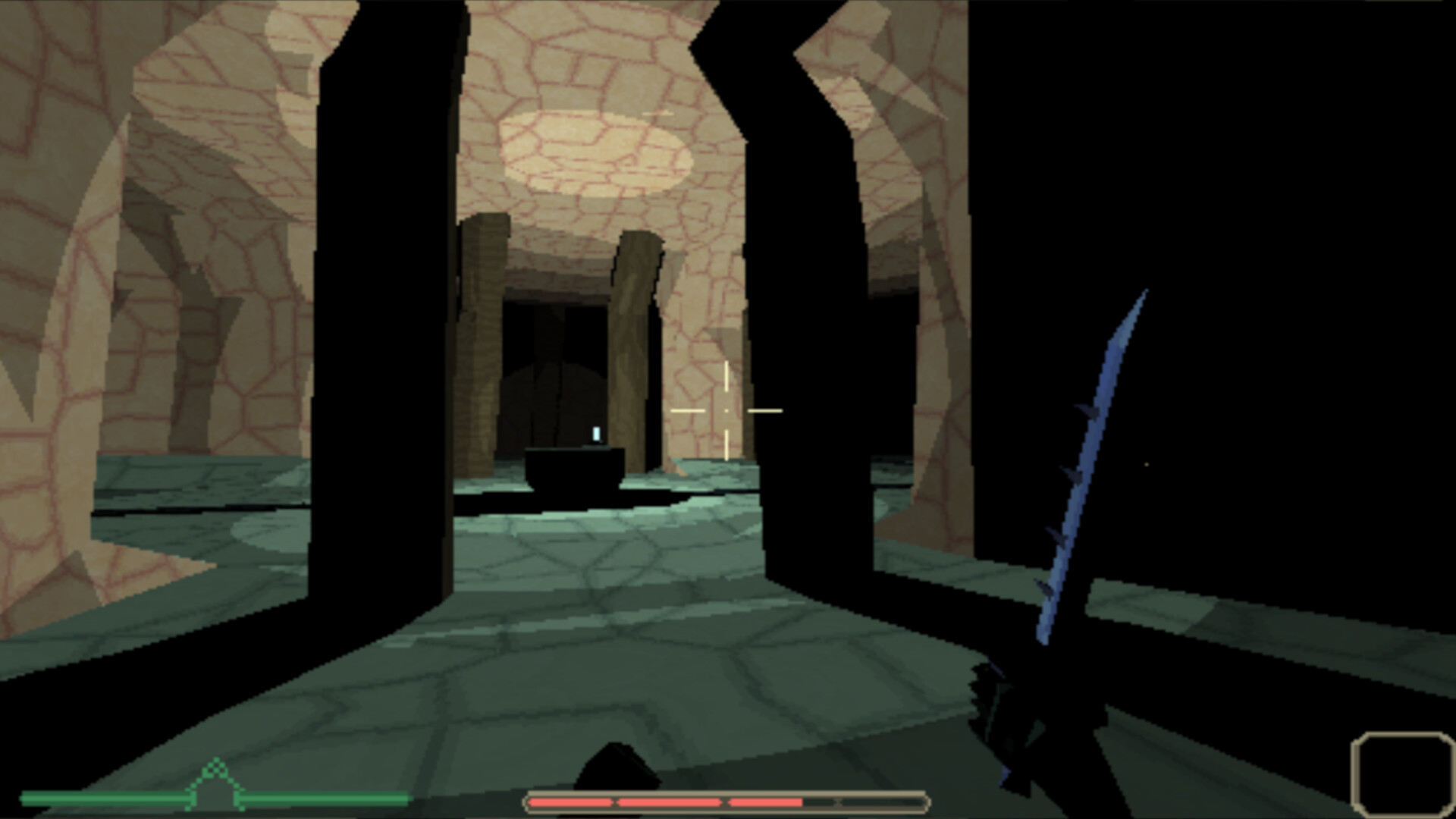This screenshot has height=819, width=1456.
Task: Click the first filled segment of the red bar
Action: (x=573, y=800)
